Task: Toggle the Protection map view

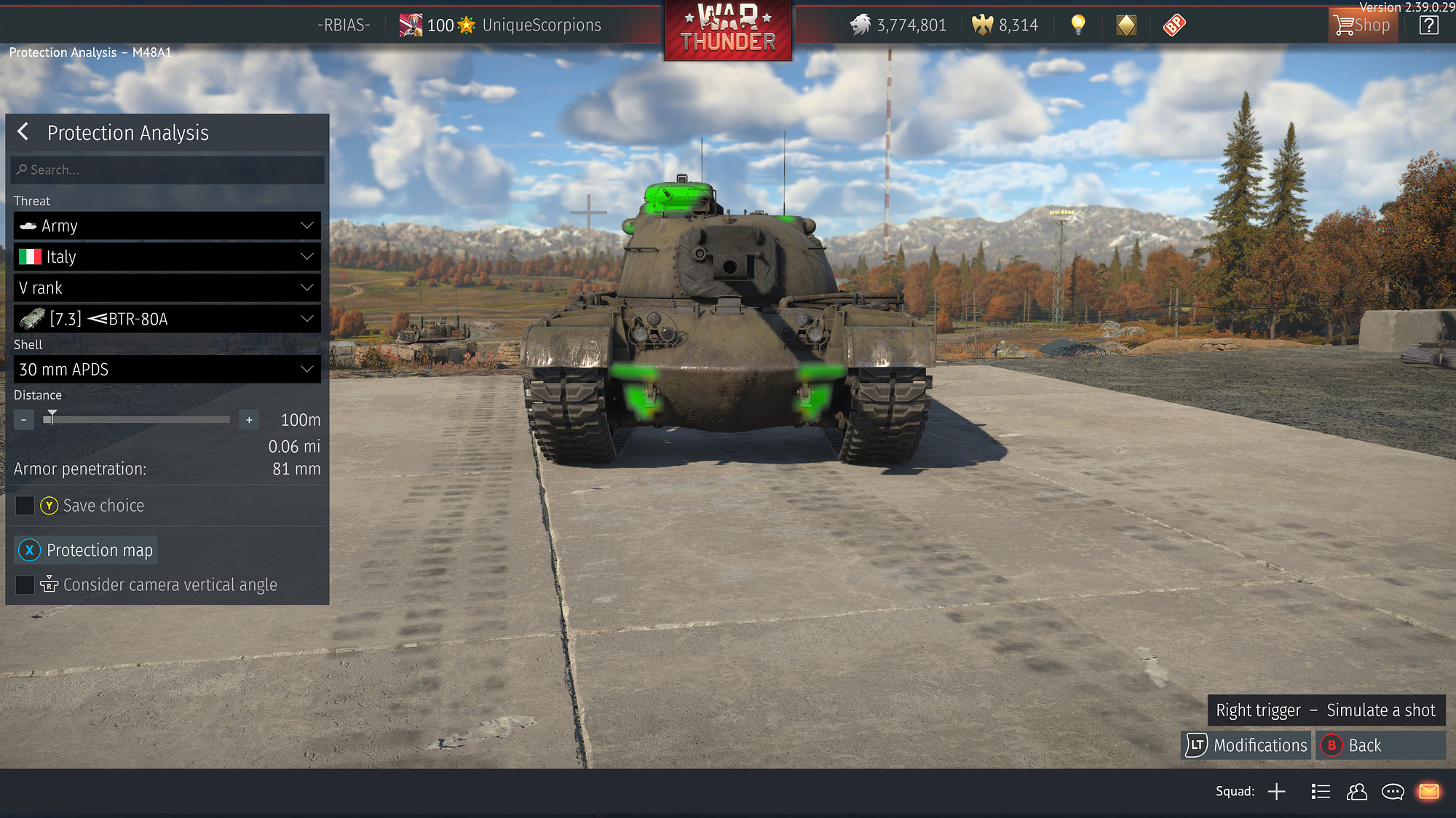Action: point(85,550)
